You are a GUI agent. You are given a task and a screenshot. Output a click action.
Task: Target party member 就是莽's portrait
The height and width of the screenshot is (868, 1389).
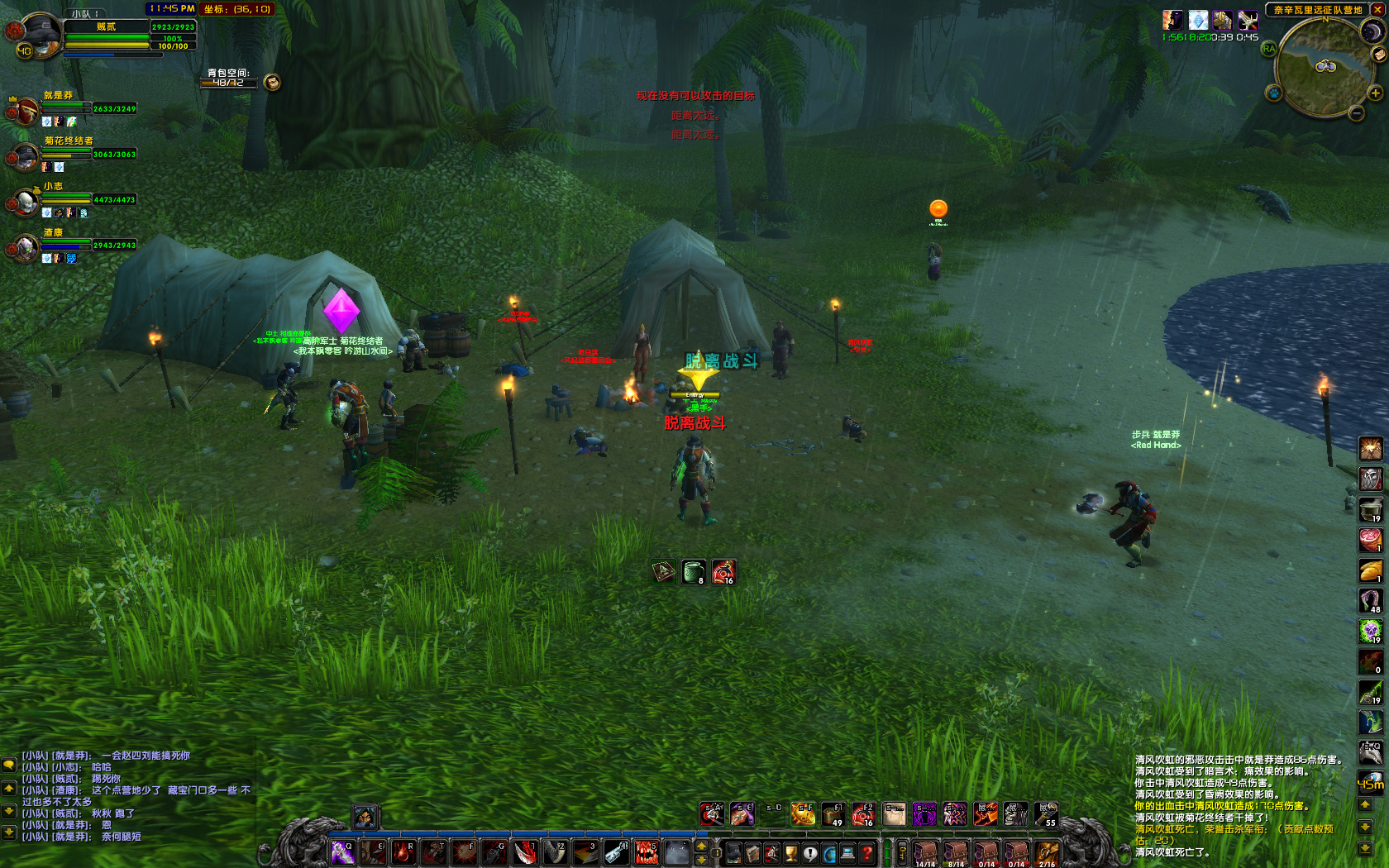point(25,110)
